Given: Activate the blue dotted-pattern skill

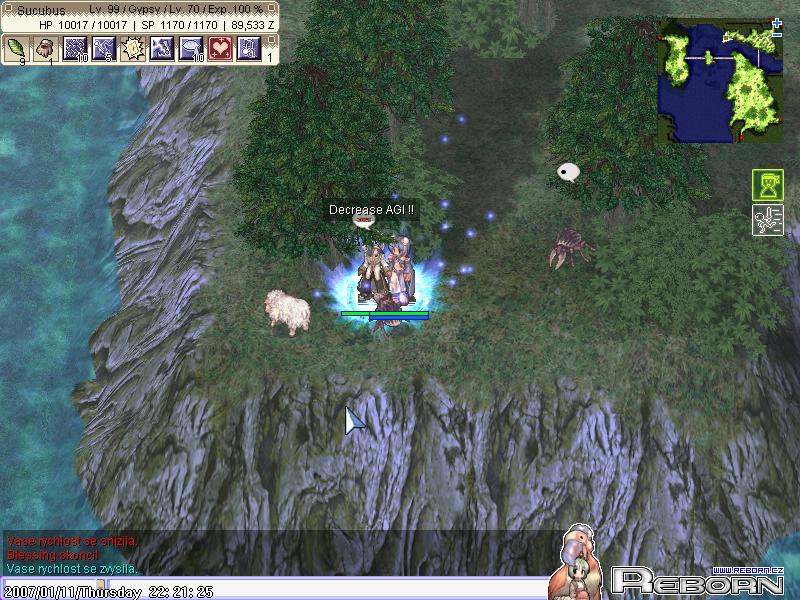Looking at the screenshot, I should [75, 47].
